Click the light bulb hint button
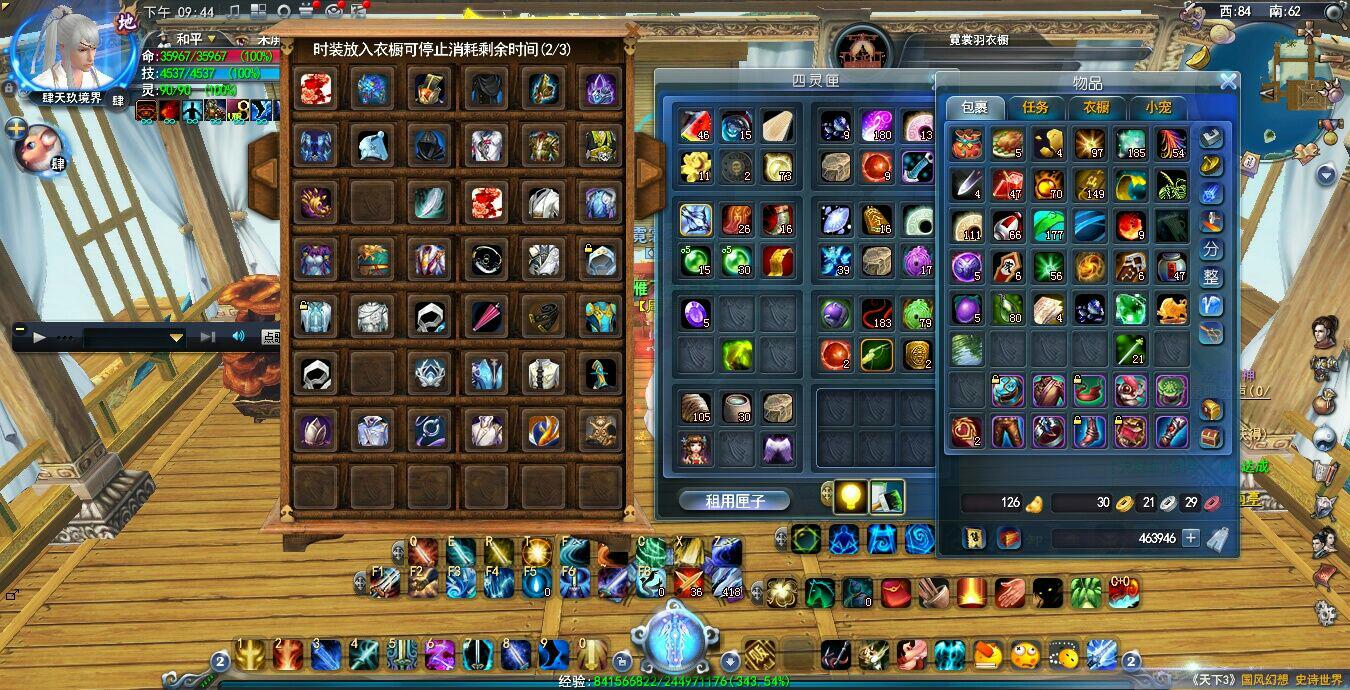 851,495
